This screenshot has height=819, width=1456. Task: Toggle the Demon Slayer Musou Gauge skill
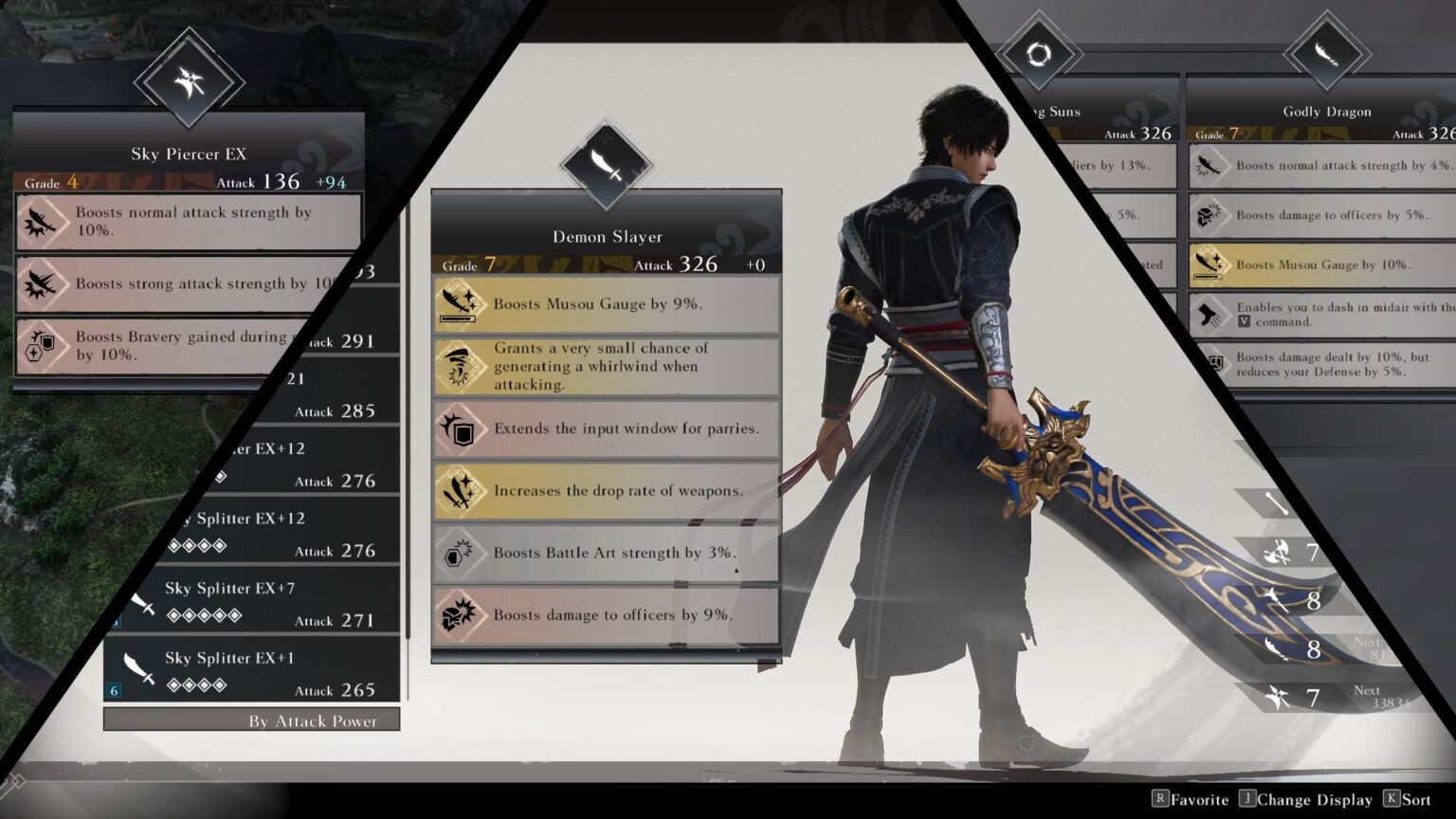(x=607, y=303)
